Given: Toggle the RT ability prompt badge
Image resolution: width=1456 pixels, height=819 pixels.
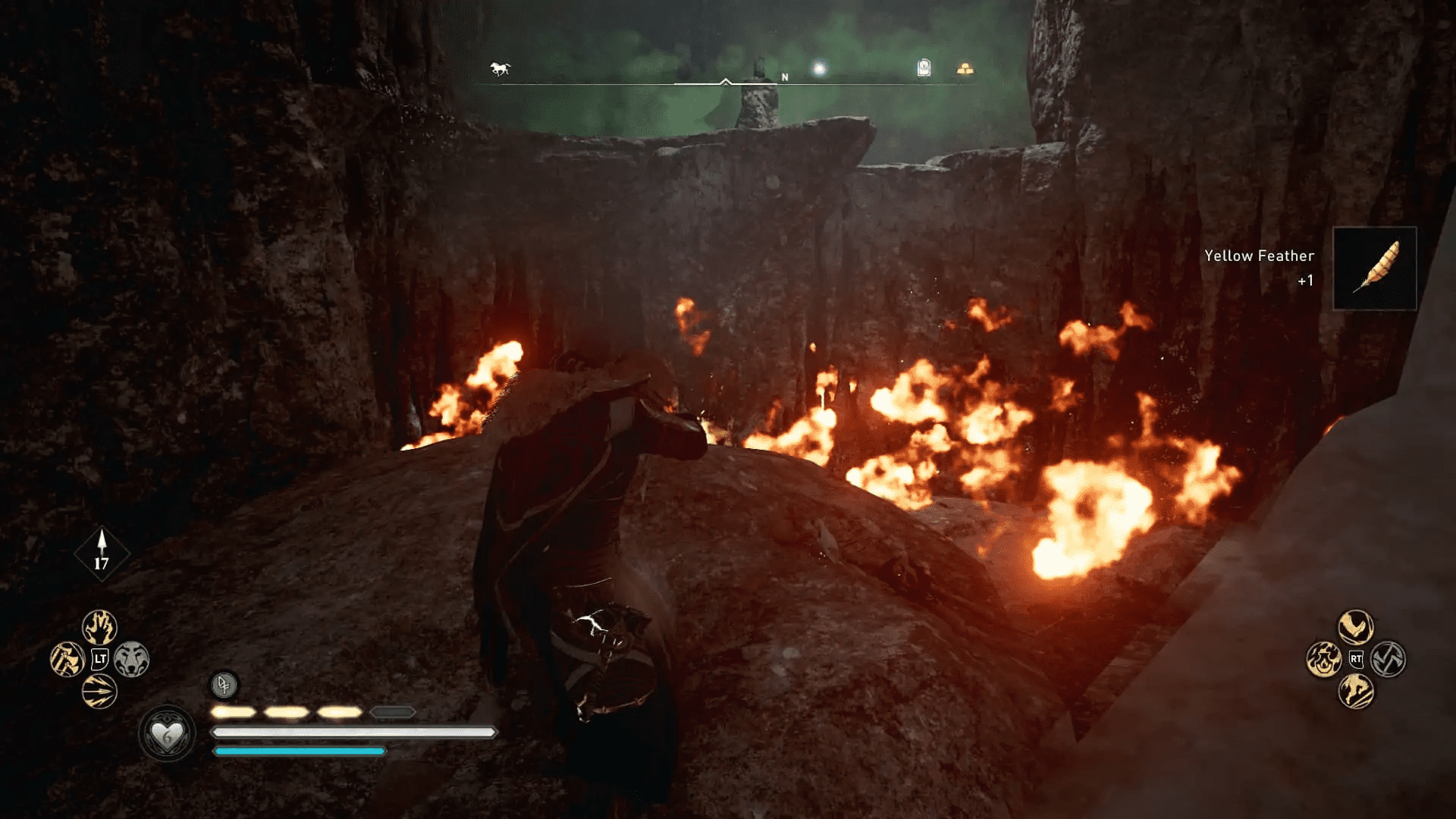Looking at the screenshot, I should point(1356,660).
